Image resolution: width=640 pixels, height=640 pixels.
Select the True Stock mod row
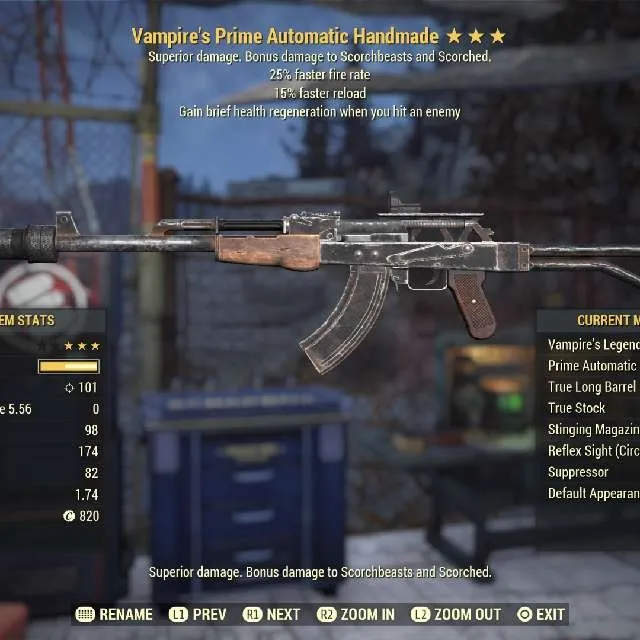pos(577,408)
